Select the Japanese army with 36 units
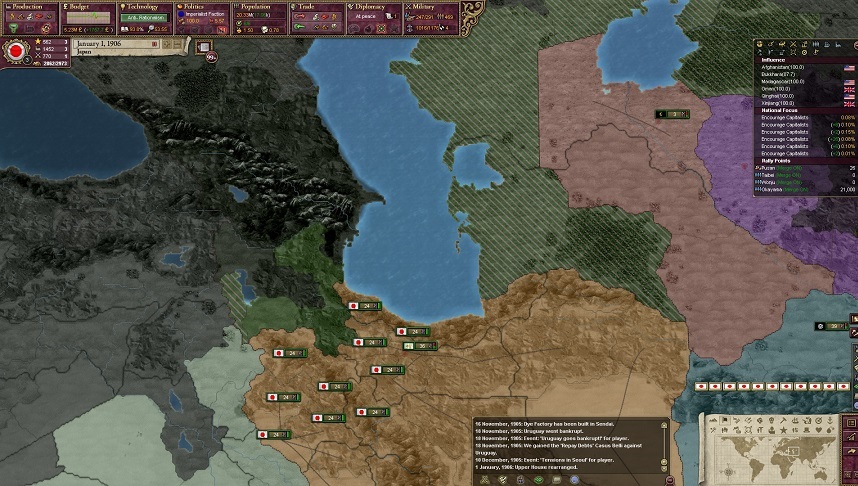 (x=422, y=346)
